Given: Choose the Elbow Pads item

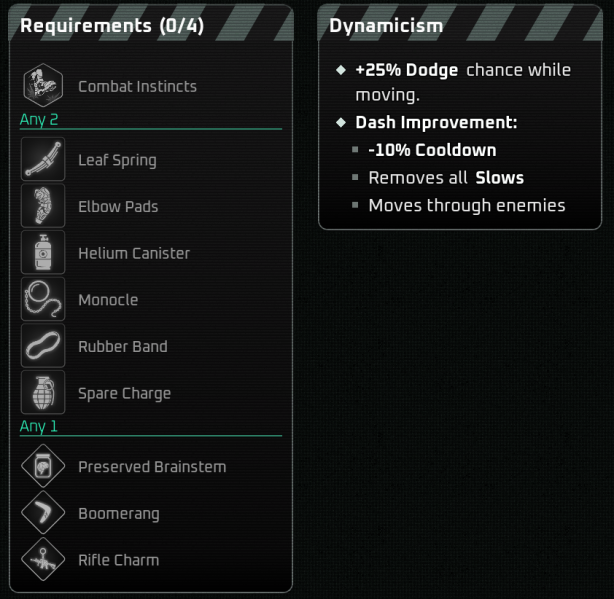Looking at the screenshot, I should (x=43, y=207).
